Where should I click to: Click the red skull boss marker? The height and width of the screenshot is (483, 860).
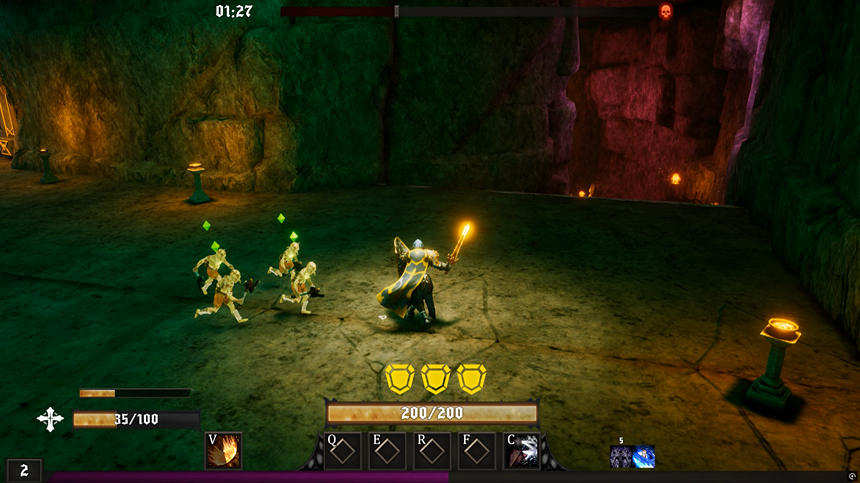666,12
